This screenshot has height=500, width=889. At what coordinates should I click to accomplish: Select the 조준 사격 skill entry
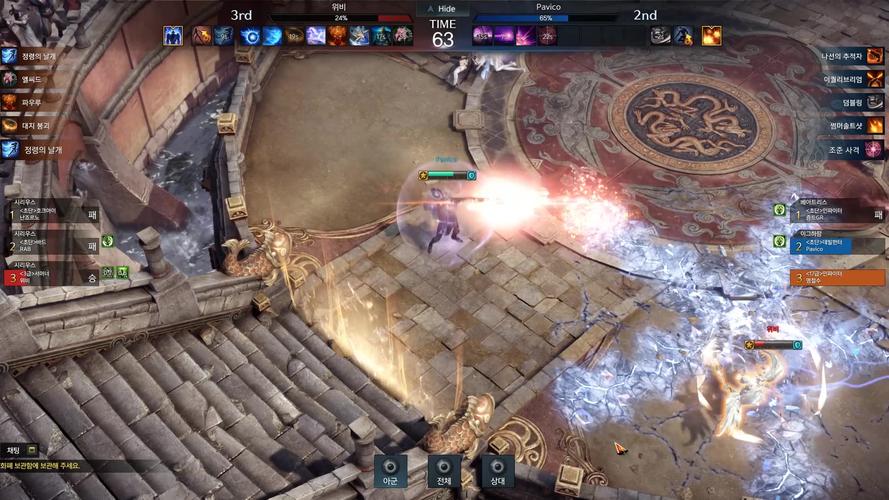click(x=852, y=149)
